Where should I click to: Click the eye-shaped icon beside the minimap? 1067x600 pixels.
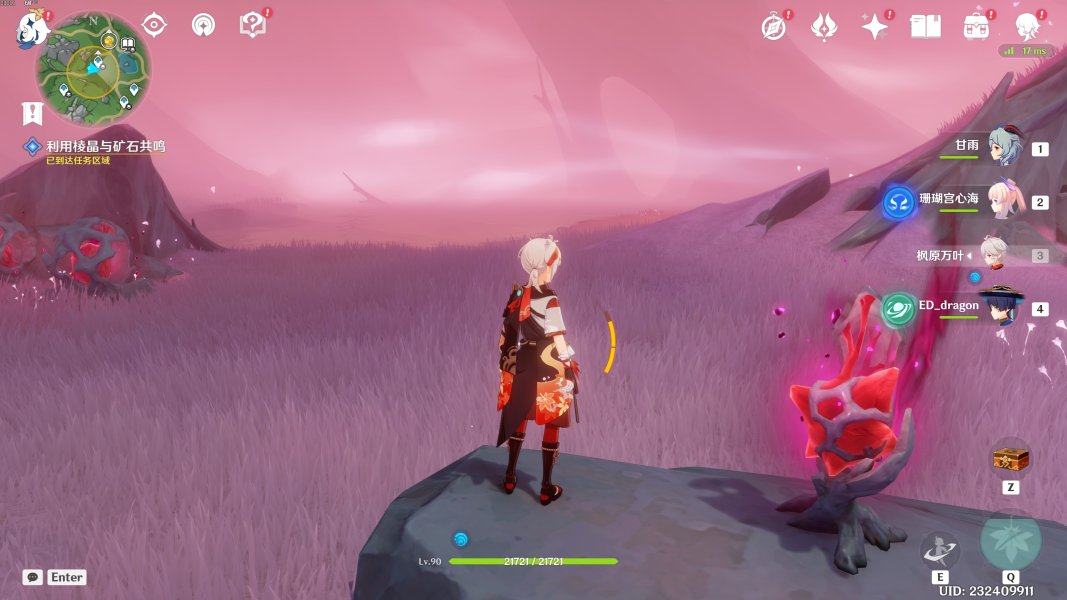tap(154, 25)
